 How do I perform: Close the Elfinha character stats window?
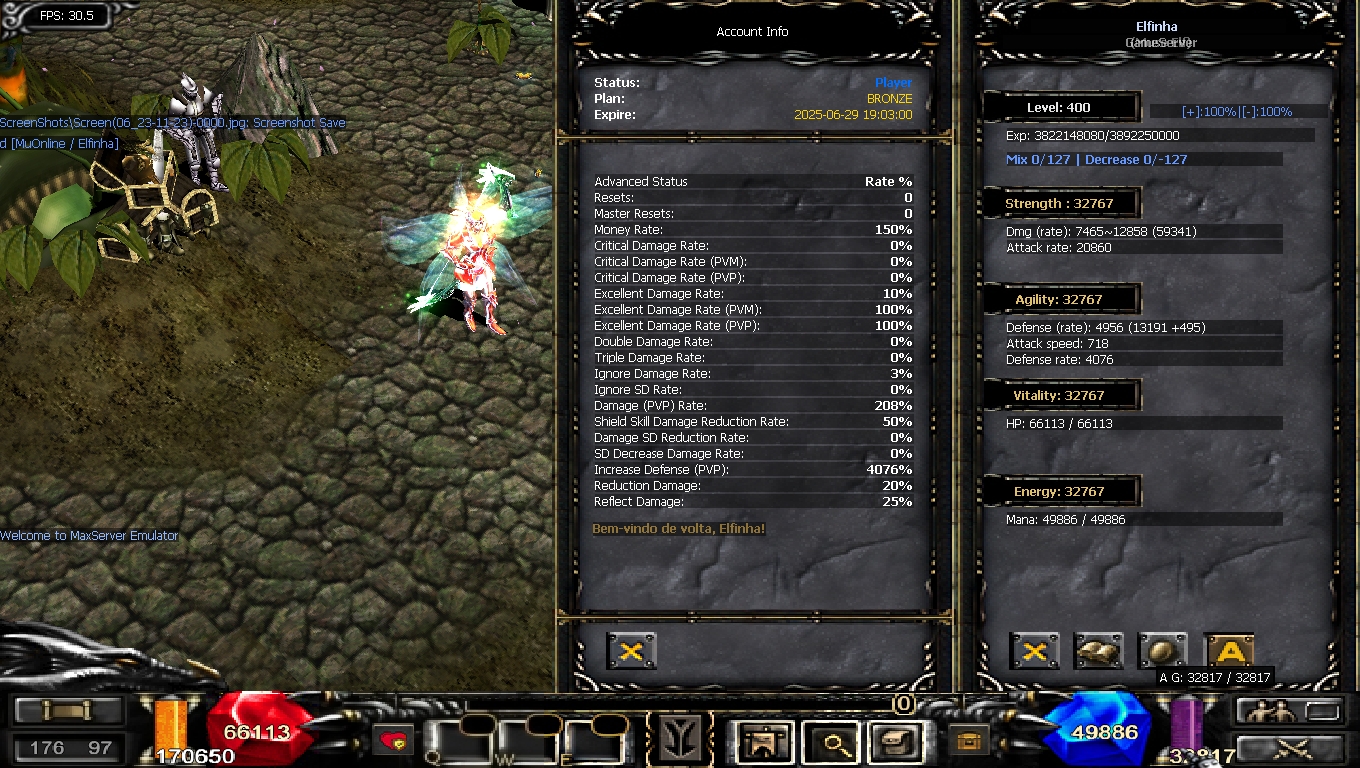coord(1034,652)
